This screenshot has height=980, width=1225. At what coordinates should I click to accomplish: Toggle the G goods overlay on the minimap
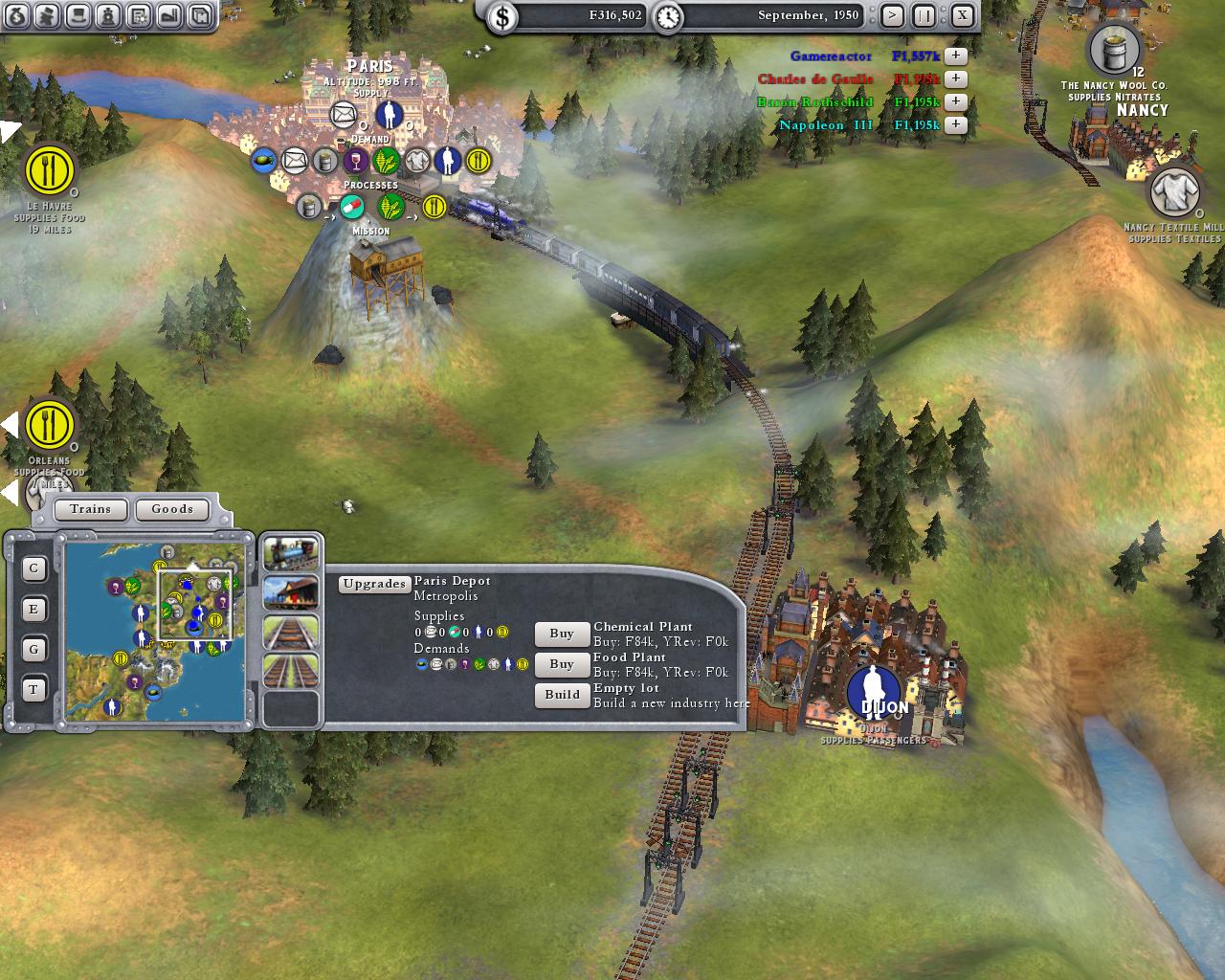point(33,649)
